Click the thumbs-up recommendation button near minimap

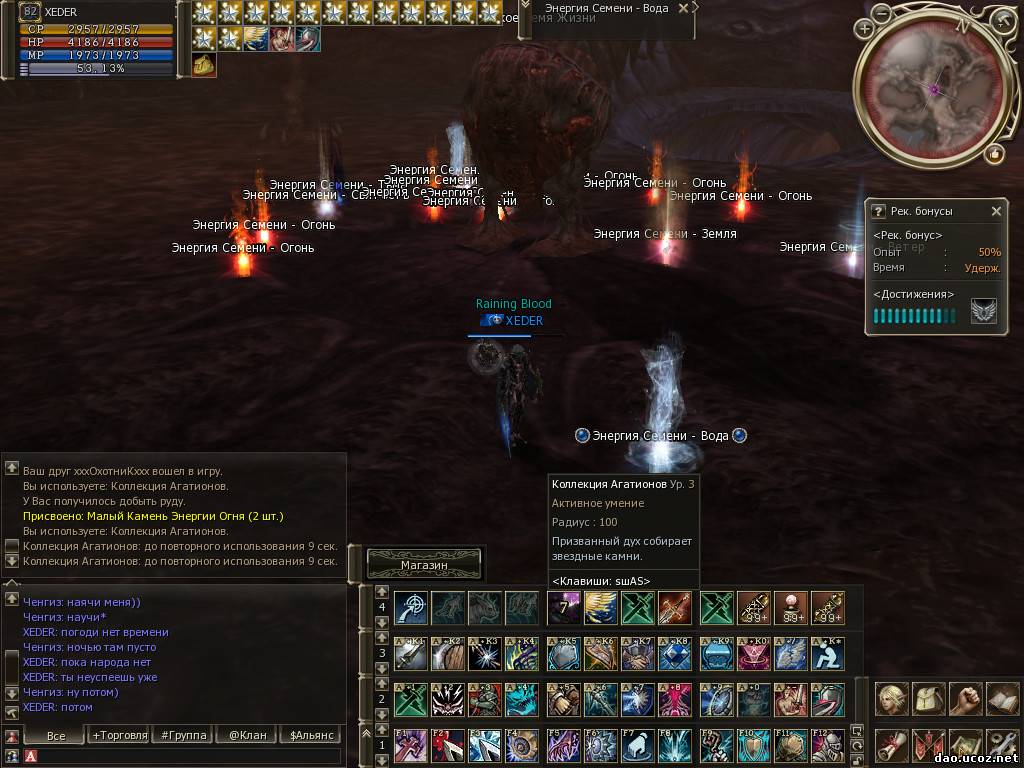click(x=994, y=153)
